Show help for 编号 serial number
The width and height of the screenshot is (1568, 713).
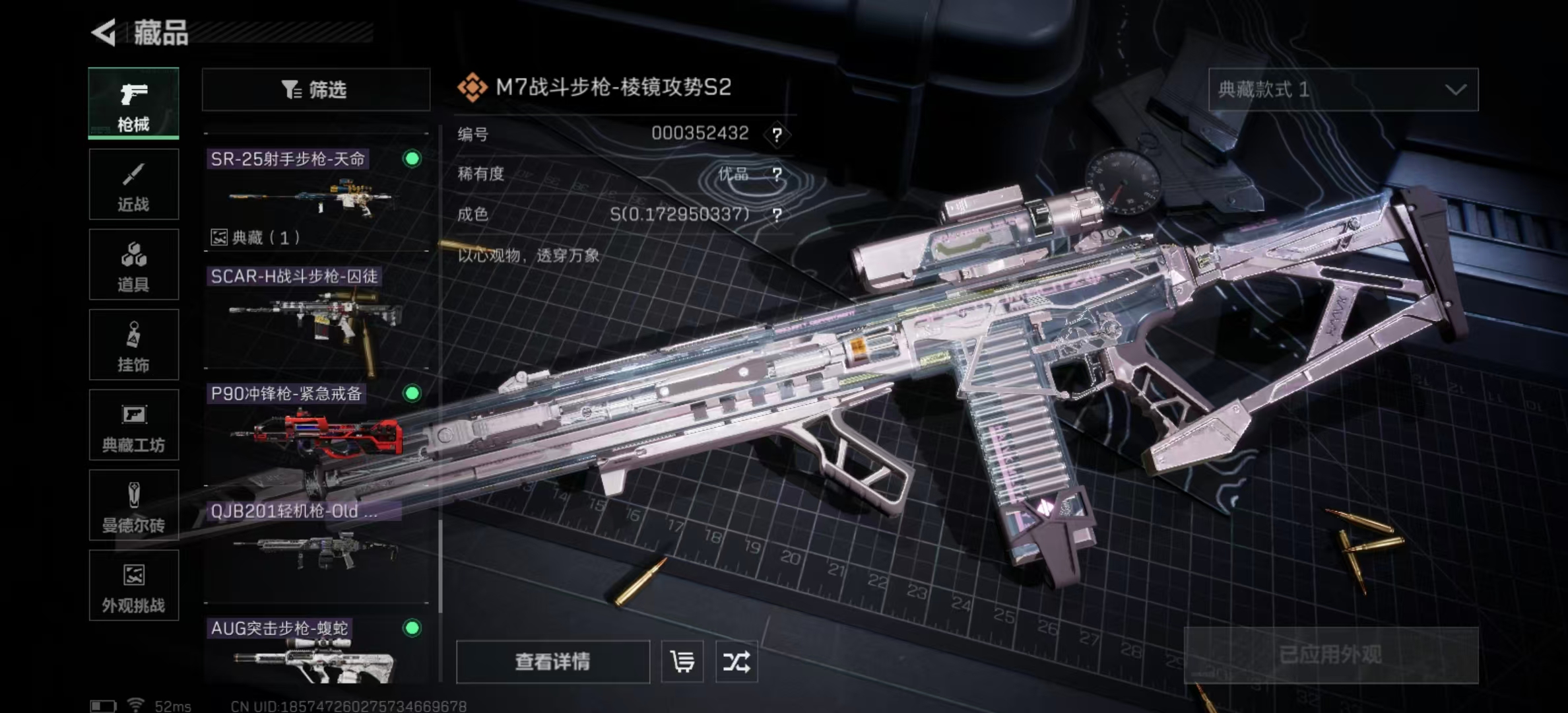tap(777, 135)
